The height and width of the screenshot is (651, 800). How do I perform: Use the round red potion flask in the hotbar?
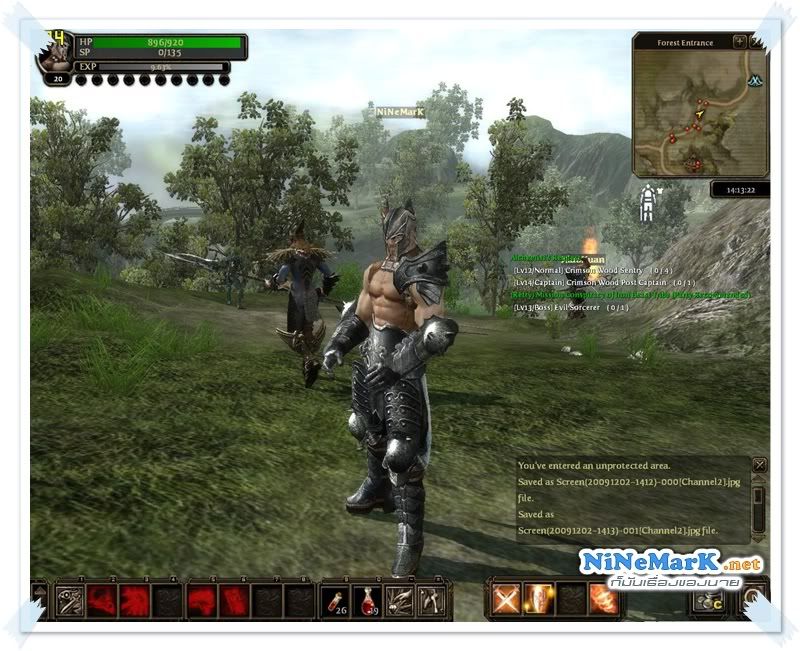367,599
